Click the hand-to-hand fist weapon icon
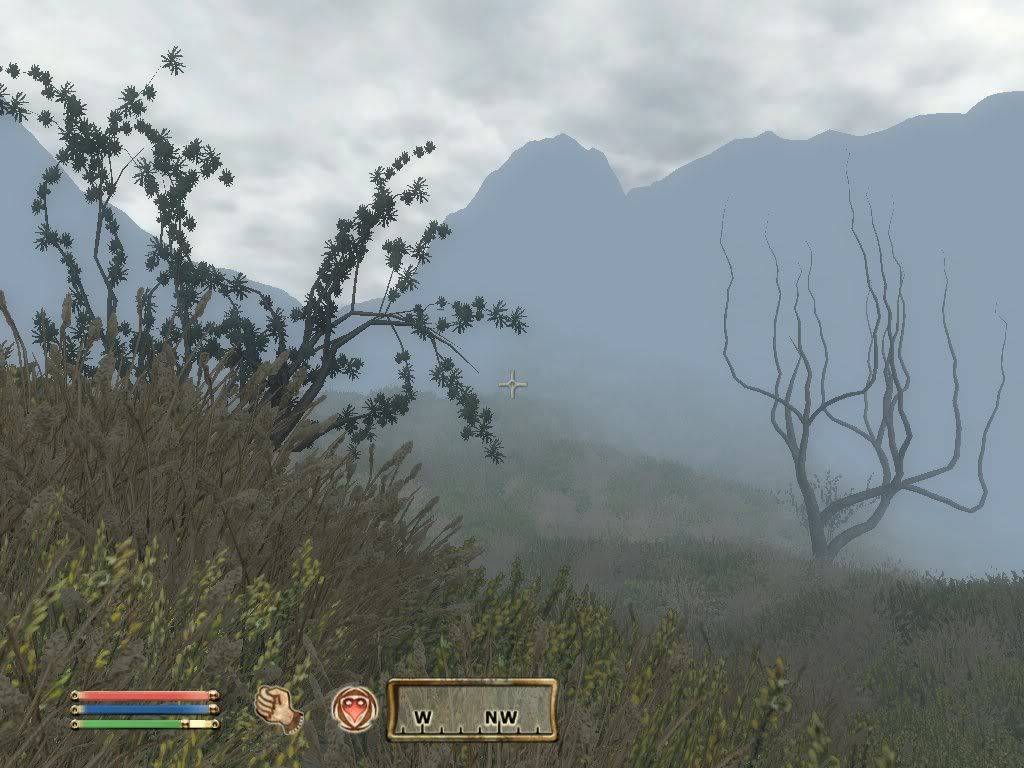Screen dimensions: 1024x768 [x=278, y=708]
